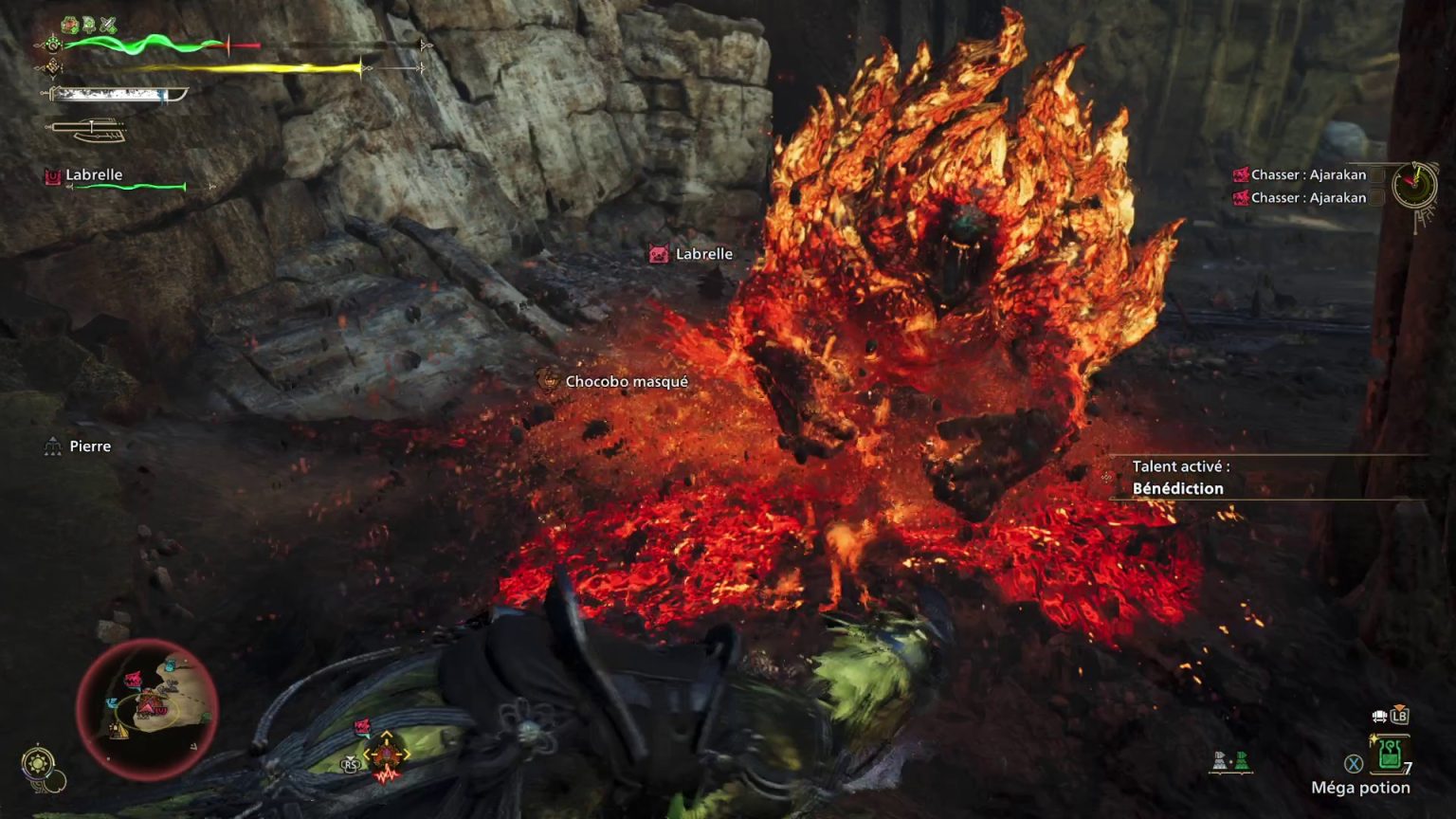The width and height of the screenshot is (1456, 819).
Task: Open the compass radar in the top-right corner
Action: click(x=1416, y=185)
